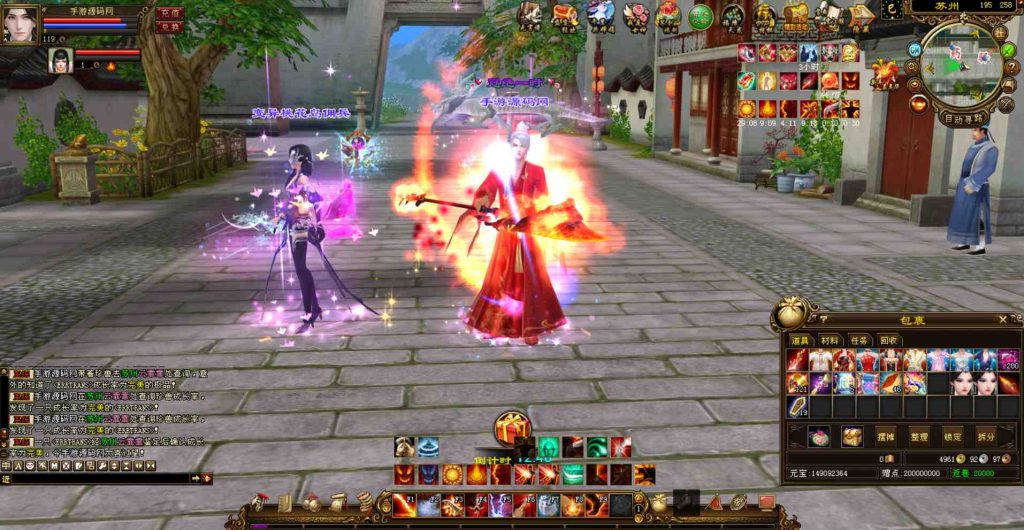The image size is (1024, 530).
Task: Click the player portrait in the top-left
Action: tap(20, 24)
